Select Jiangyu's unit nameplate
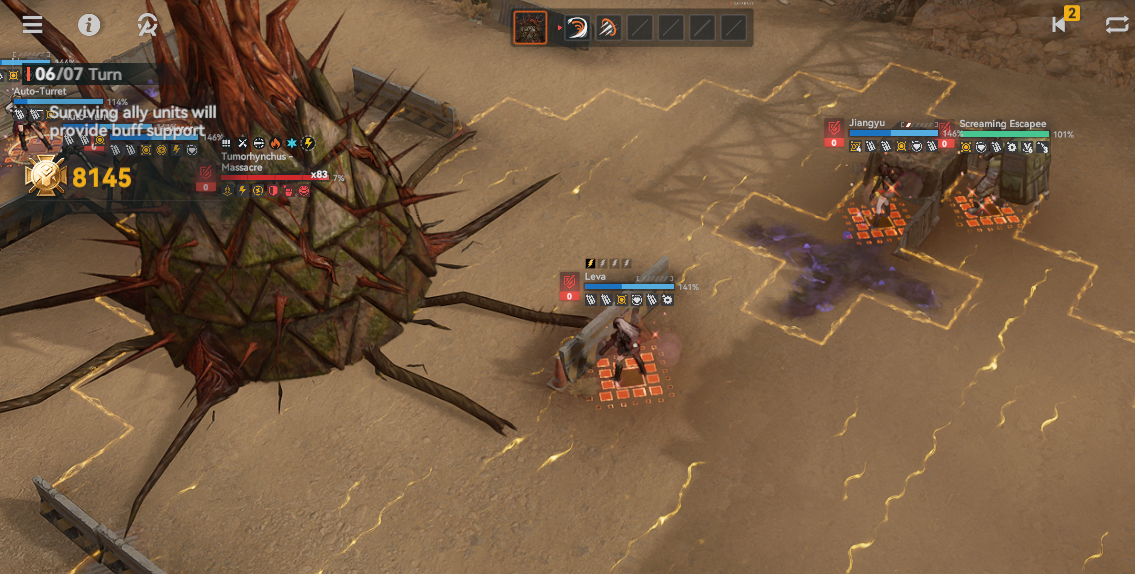1135x574 pixels. pos(867,123)
